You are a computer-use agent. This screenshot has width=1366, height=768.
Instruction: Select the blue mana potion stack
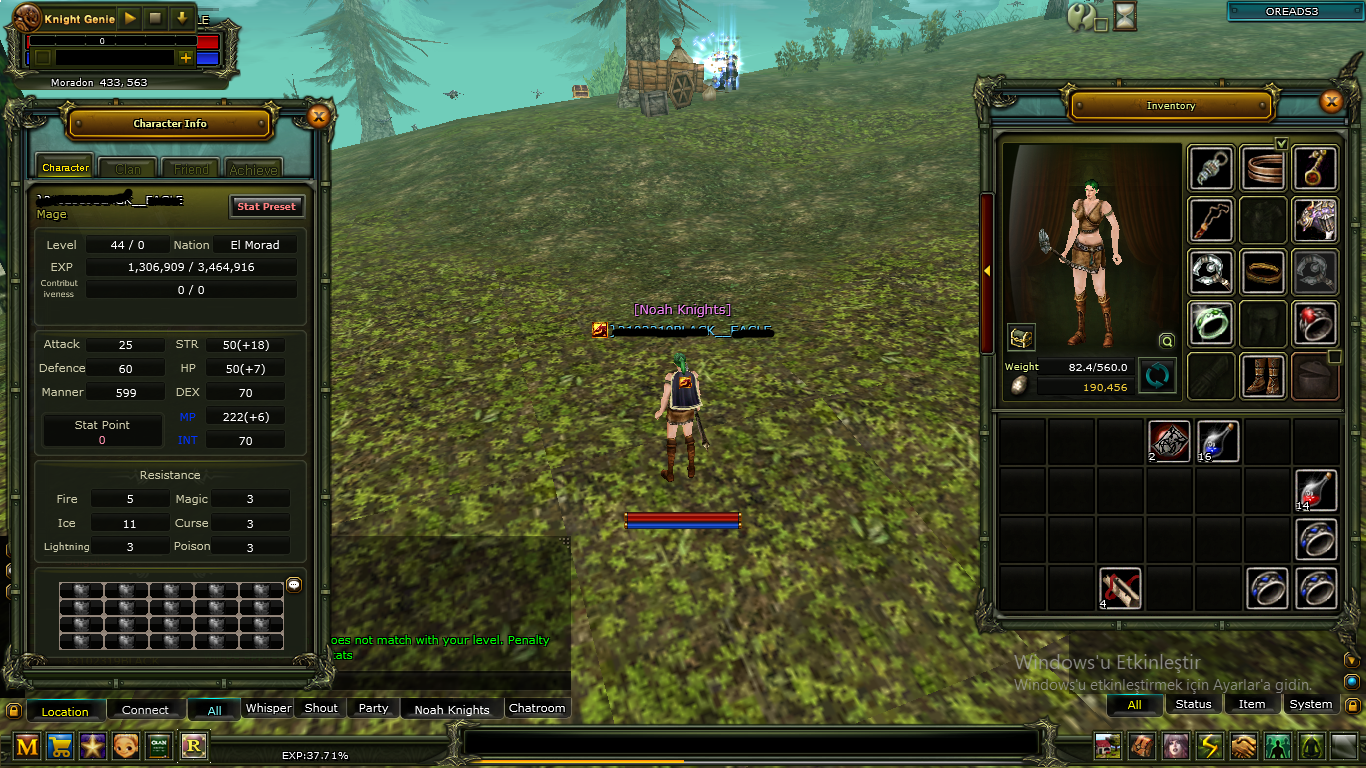(1218, 441)
